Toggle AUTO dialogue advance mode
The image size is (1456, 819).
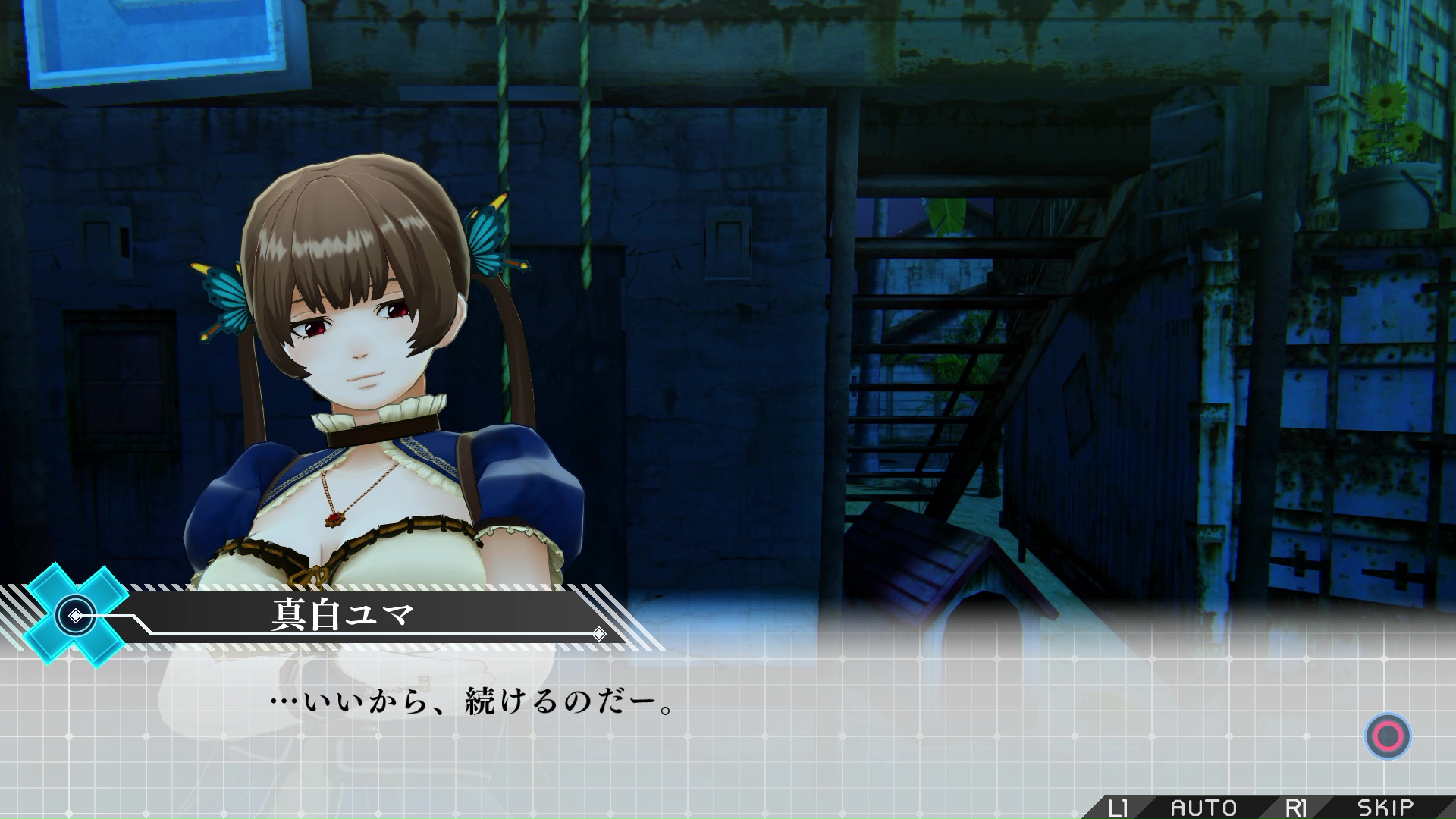1203,808
